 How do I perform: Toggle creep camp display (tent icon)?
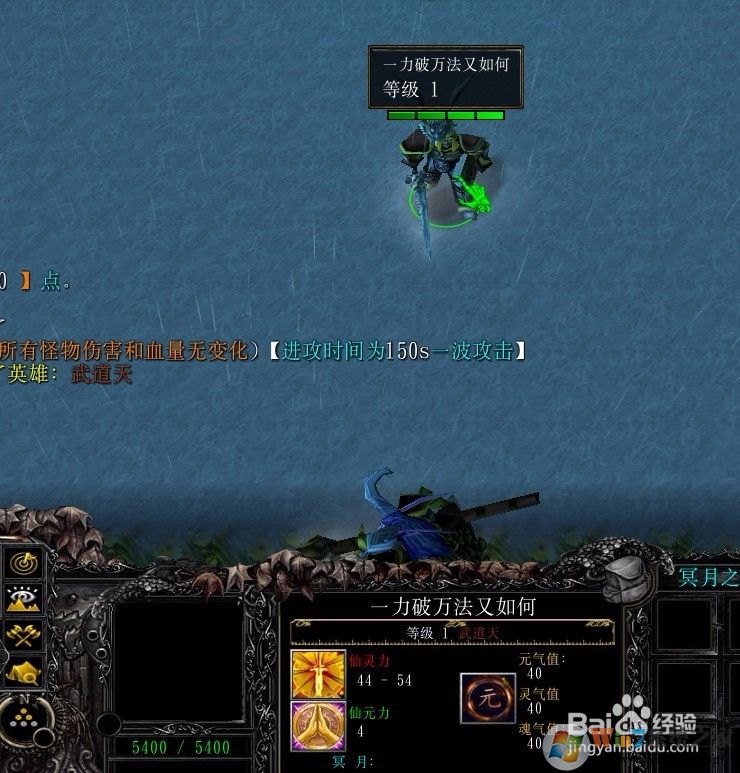point(23,670)
